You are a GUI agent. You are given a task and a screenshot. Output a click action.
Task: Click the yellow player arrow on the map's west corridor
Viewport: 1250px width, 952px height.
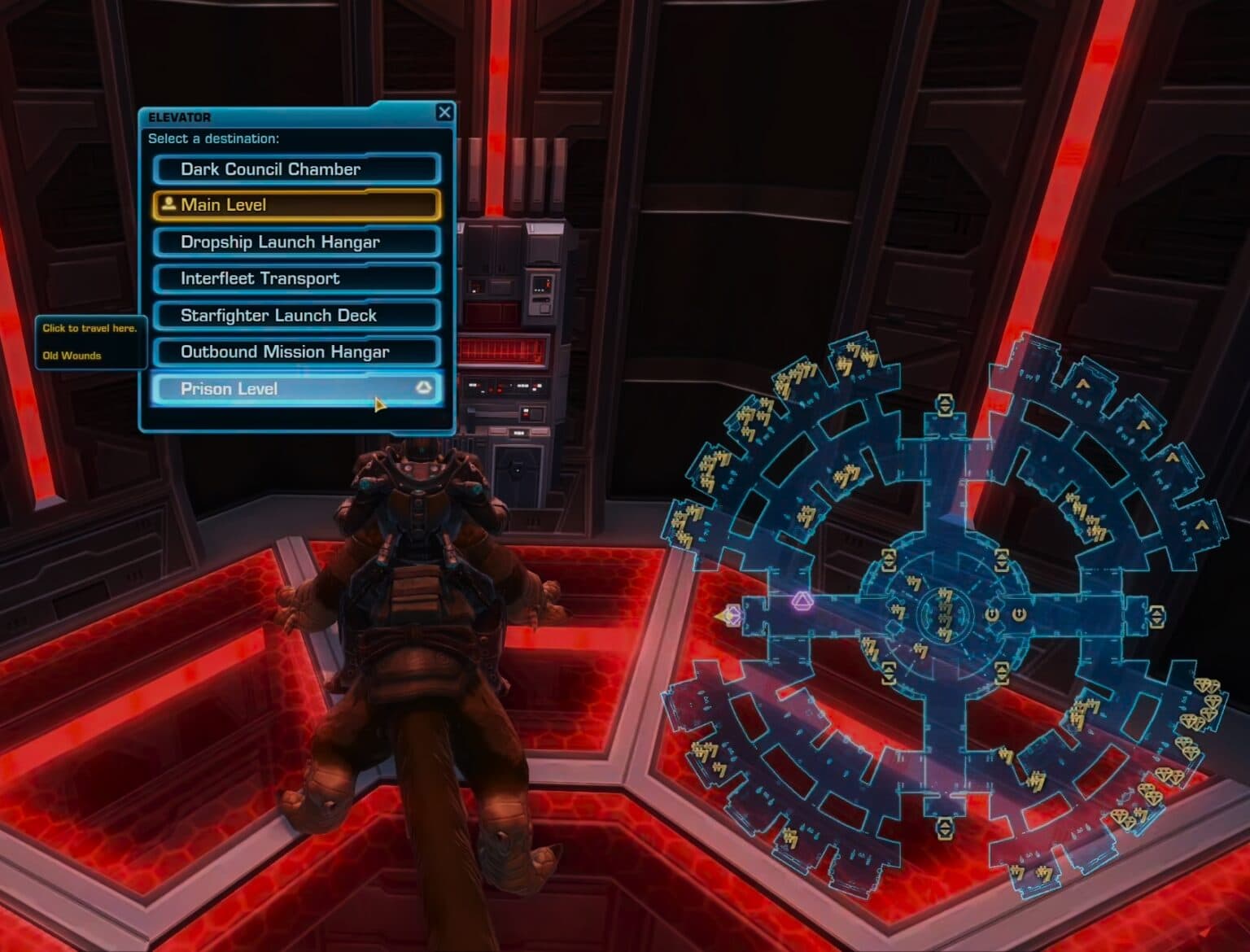click(x=731, y=616)
